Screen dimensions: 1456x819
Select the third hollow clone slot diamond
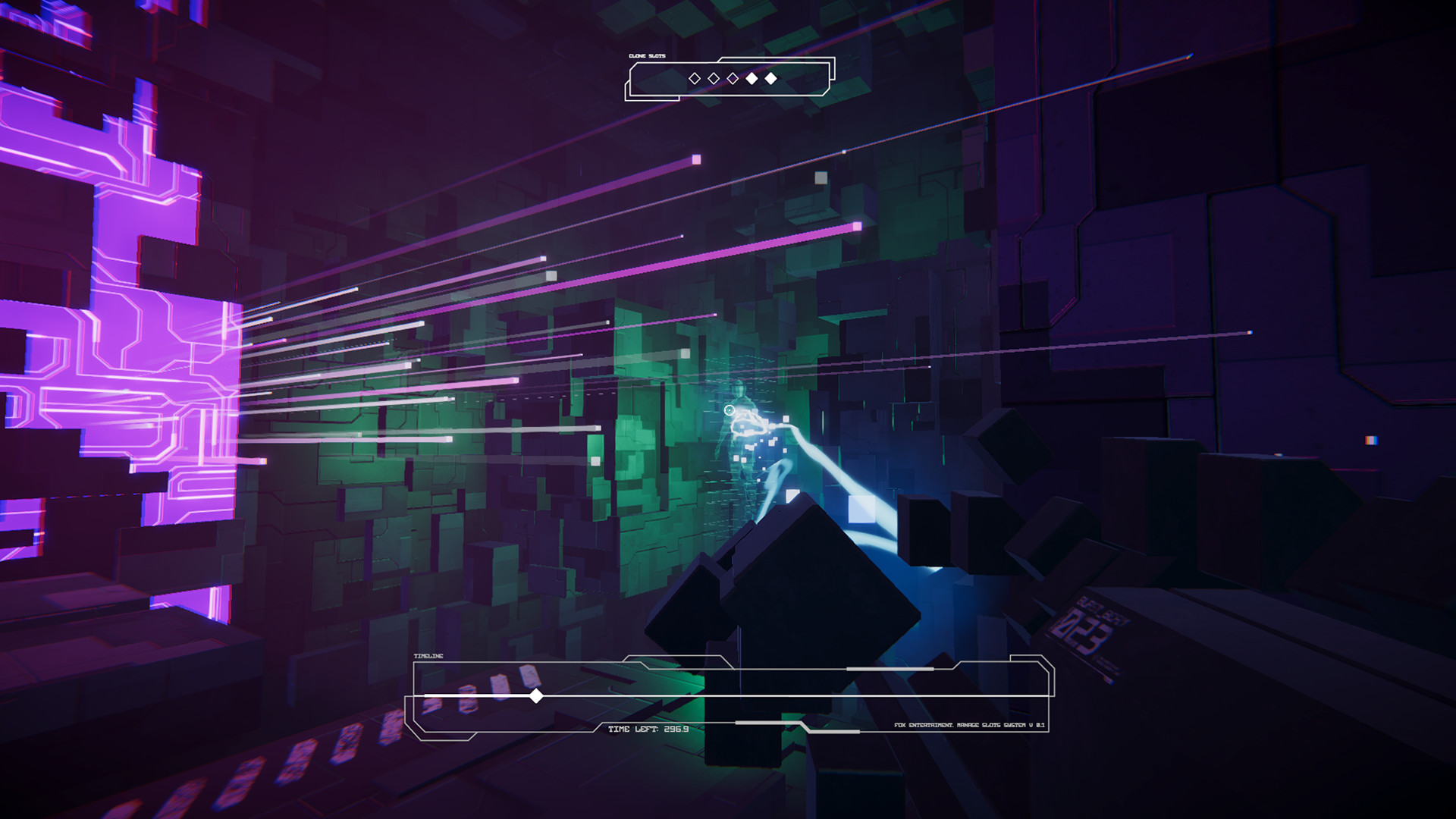tap(733, 78)
